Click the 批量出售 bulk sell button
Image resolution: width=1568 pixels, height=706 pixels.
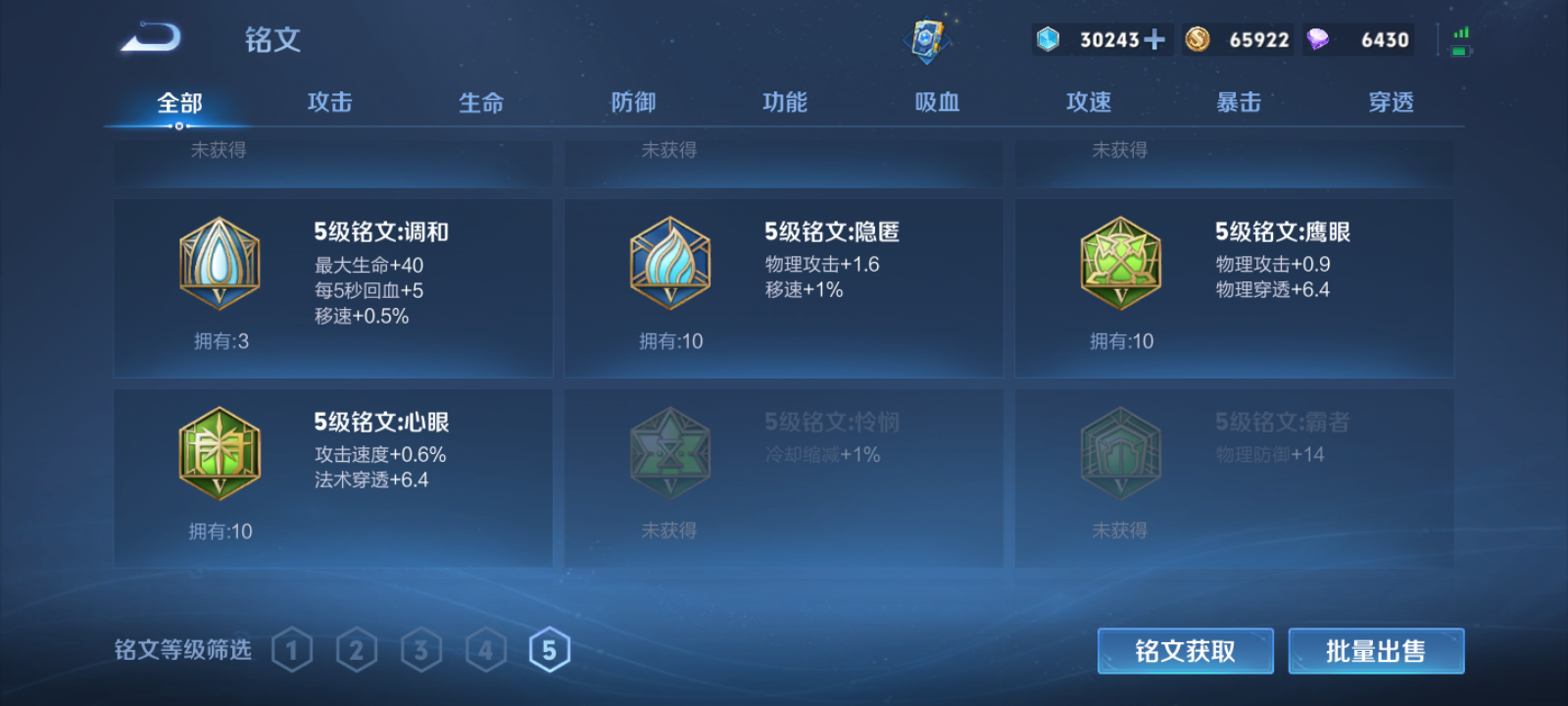1376,649
